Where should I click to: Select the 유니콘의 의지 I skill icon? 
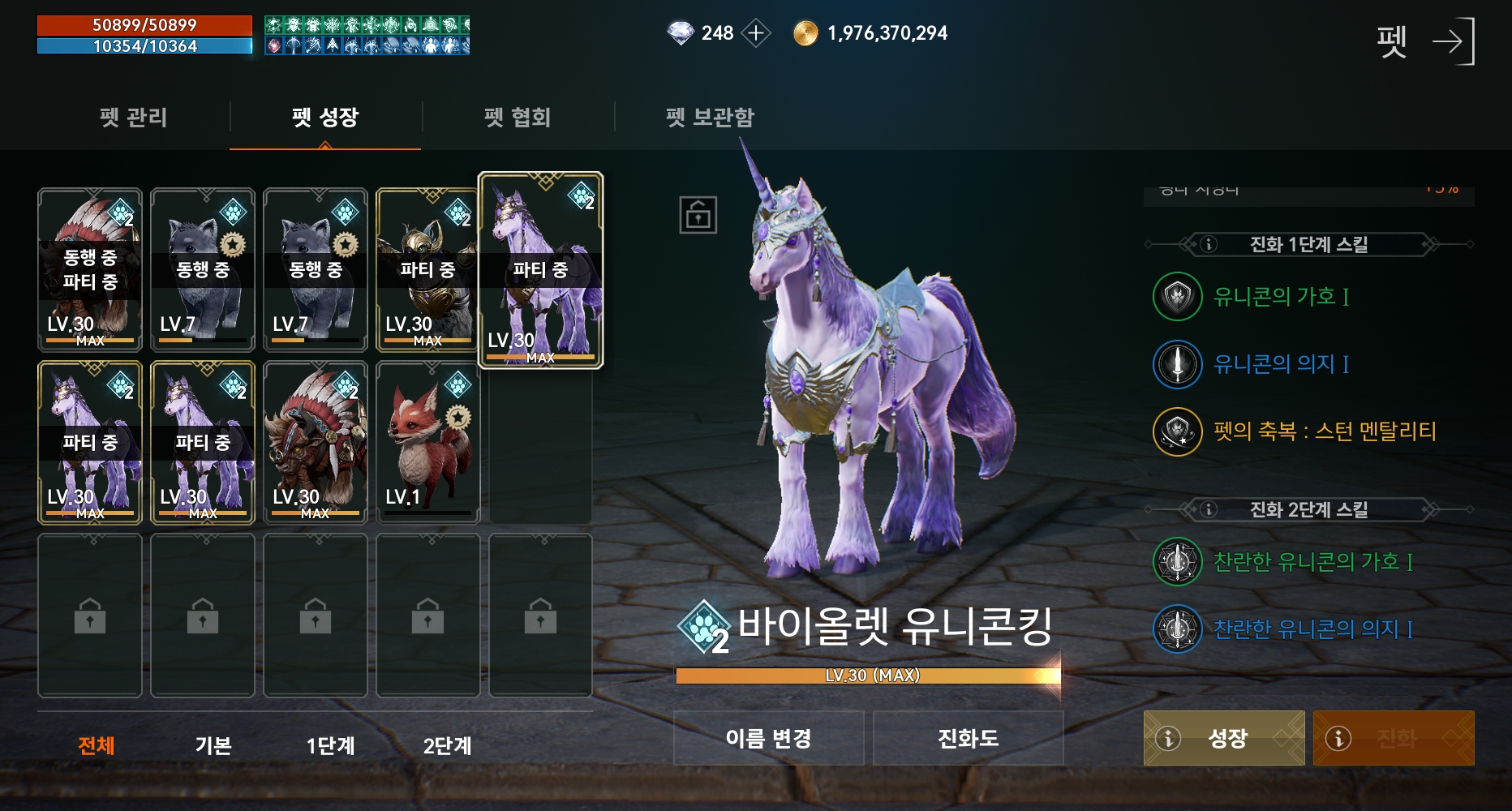click(x=1176, y=364)
